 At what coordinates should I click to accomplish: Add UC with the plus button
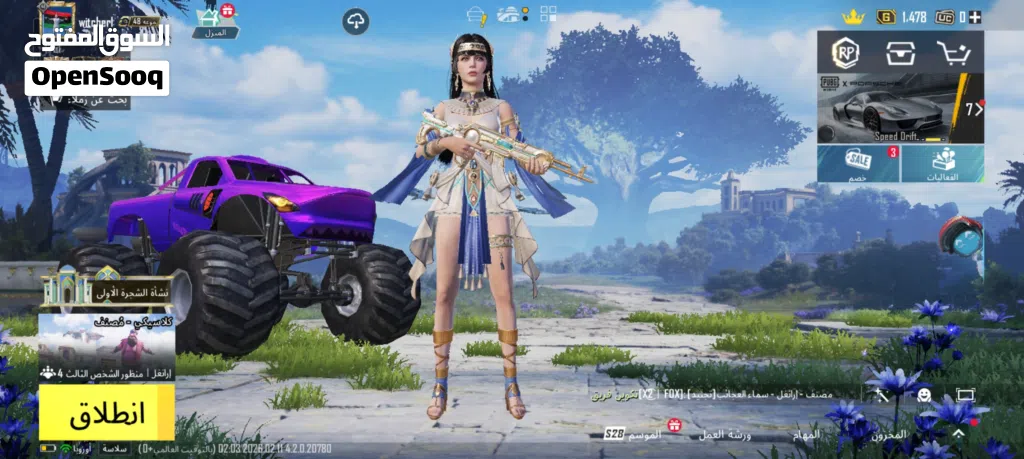(x=975, y=16)
